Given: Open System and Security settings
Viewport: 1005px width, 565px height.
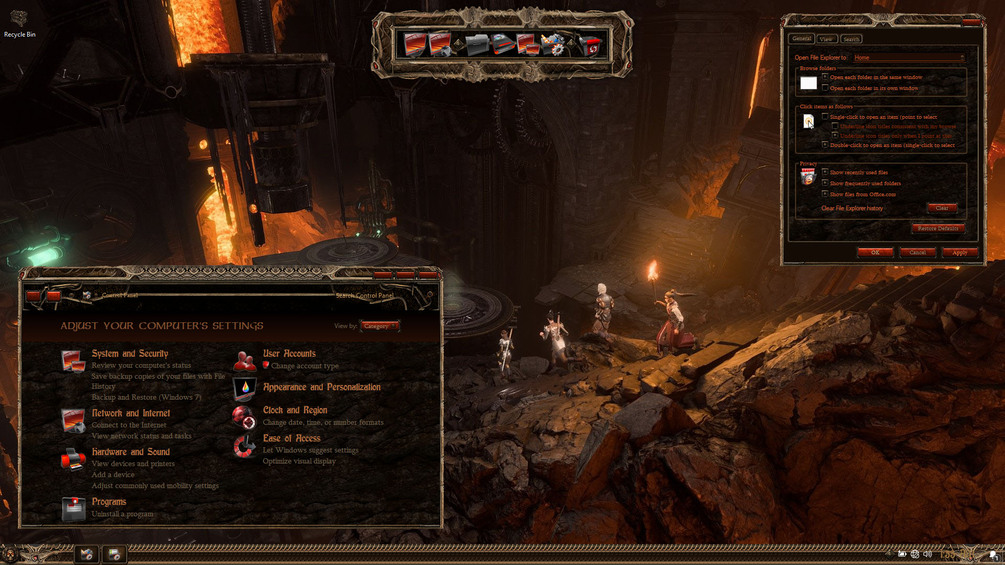Looking at the screenshot, I should coord(130,354).
